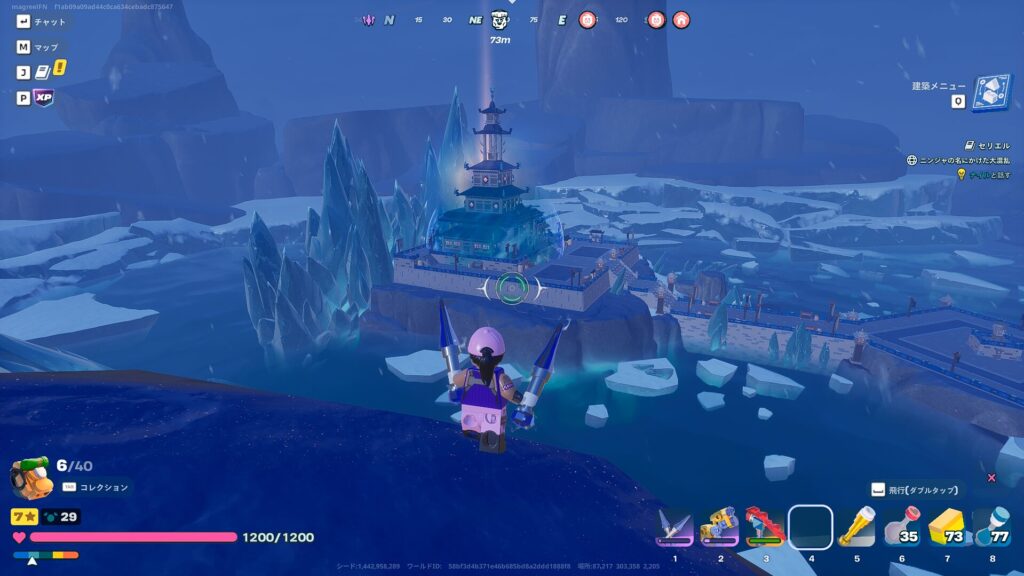This screenshot has width=1024, height=576.
Task: Select the red house marker on compass
Action: (x=681, y=19)
